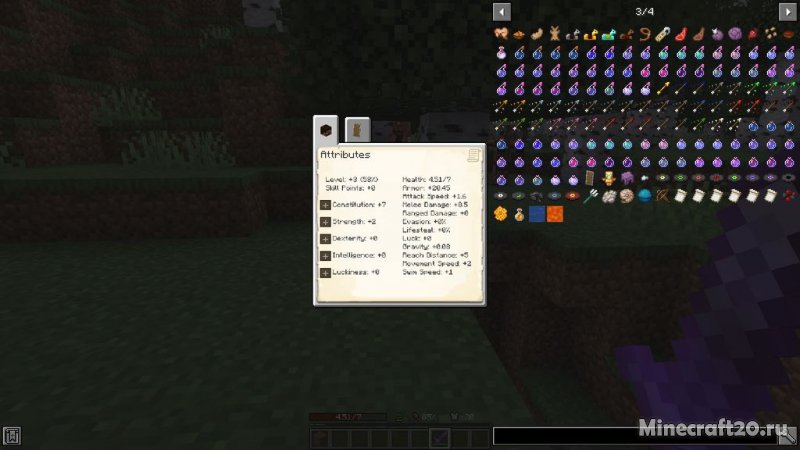Image resolution: width=800 pixels, height=450 pixels.
Task: Pick the water block from item list
Action: tap(538, 214)
